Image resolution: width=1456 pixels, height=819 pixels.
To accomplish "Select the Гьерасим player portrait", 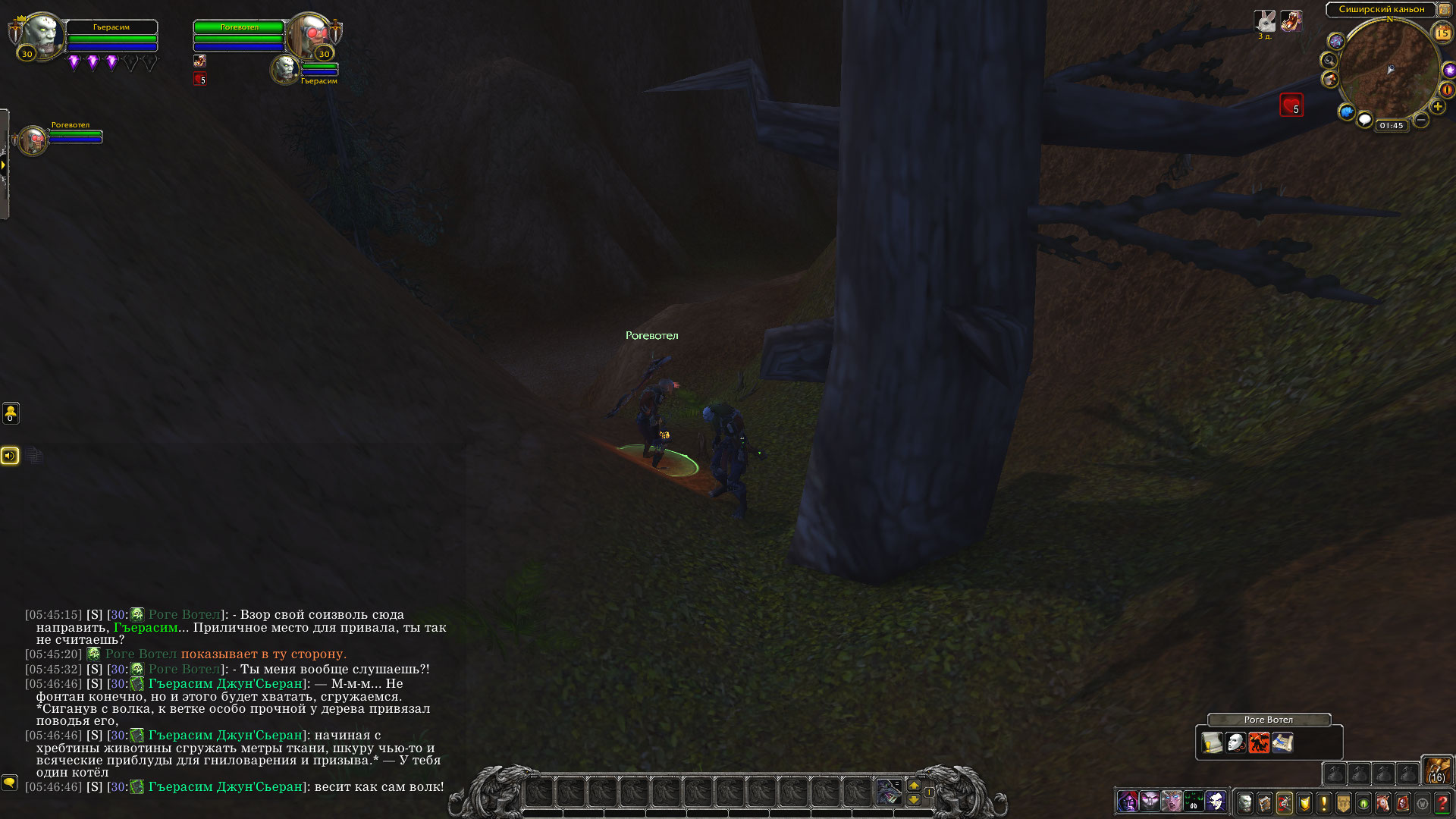I will [39, 36].
